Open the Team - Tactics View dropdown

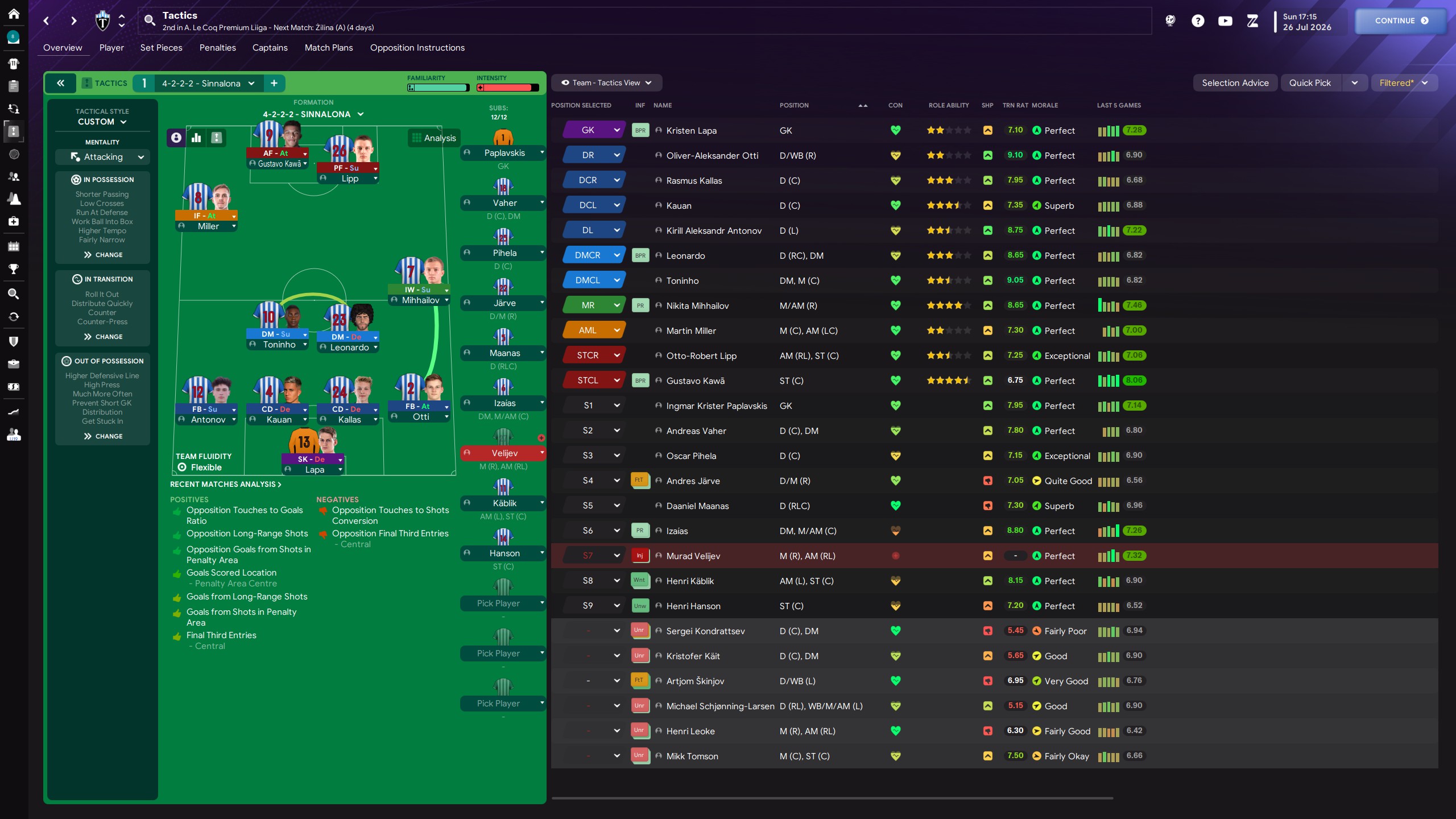click(606, 82)
